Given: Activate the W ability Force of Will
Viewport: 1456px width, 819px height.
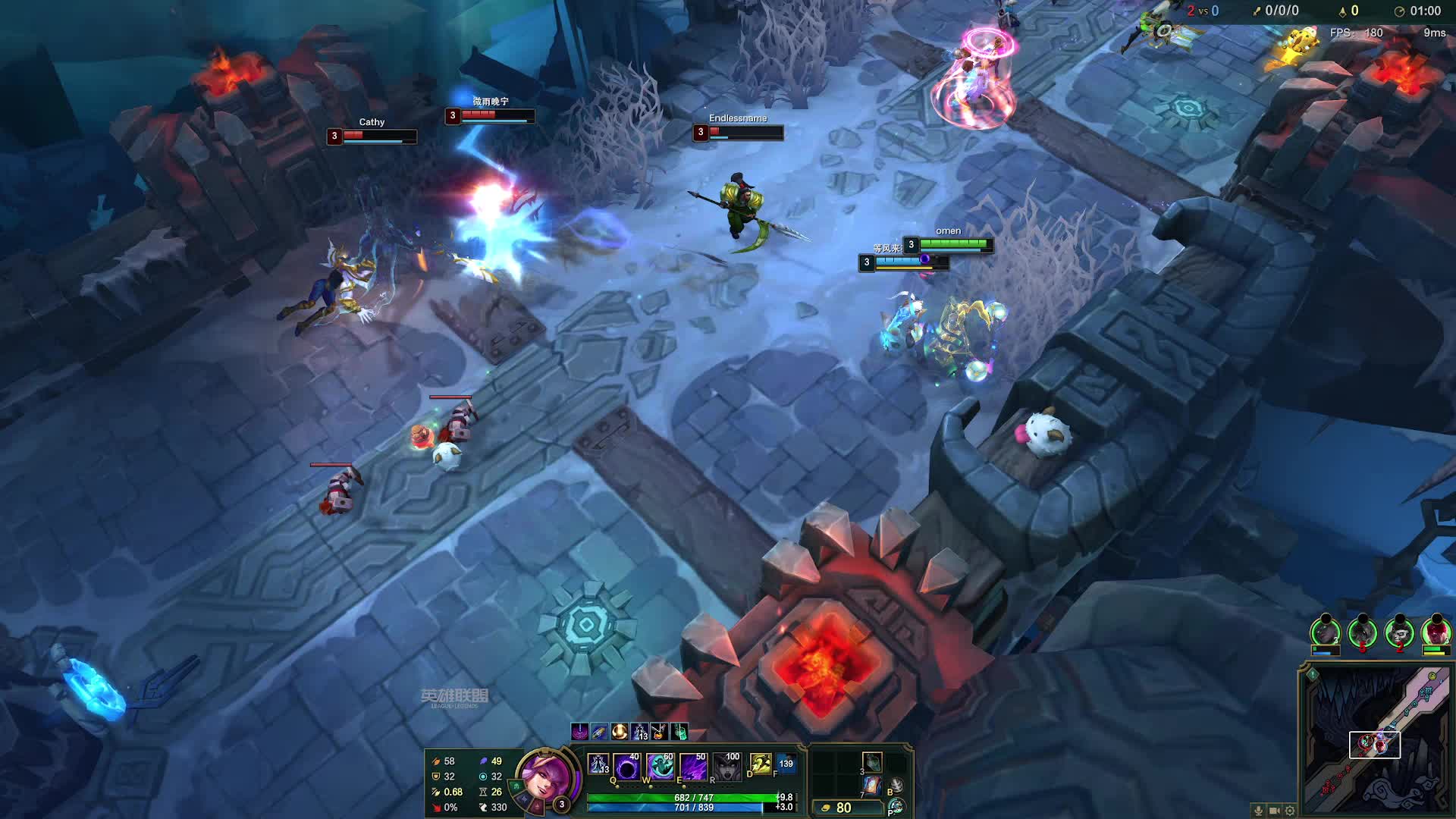Looking at the screenshot, I should coord(660,767).
